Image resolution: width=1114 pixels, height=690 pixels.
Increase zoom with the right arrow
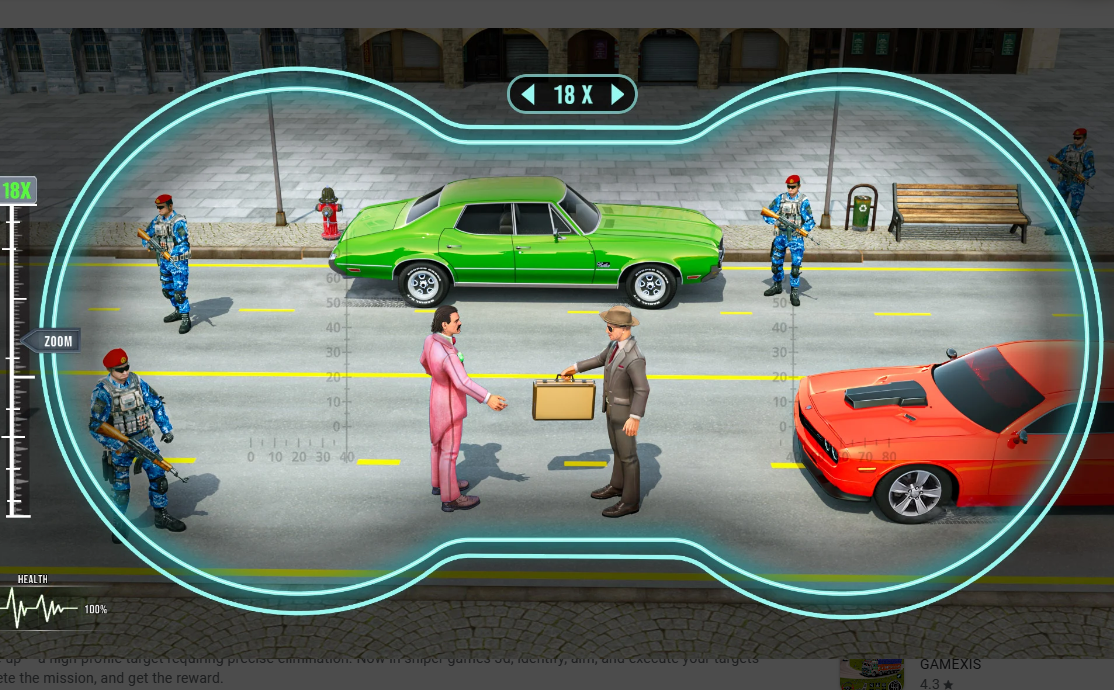coord(617,95)
